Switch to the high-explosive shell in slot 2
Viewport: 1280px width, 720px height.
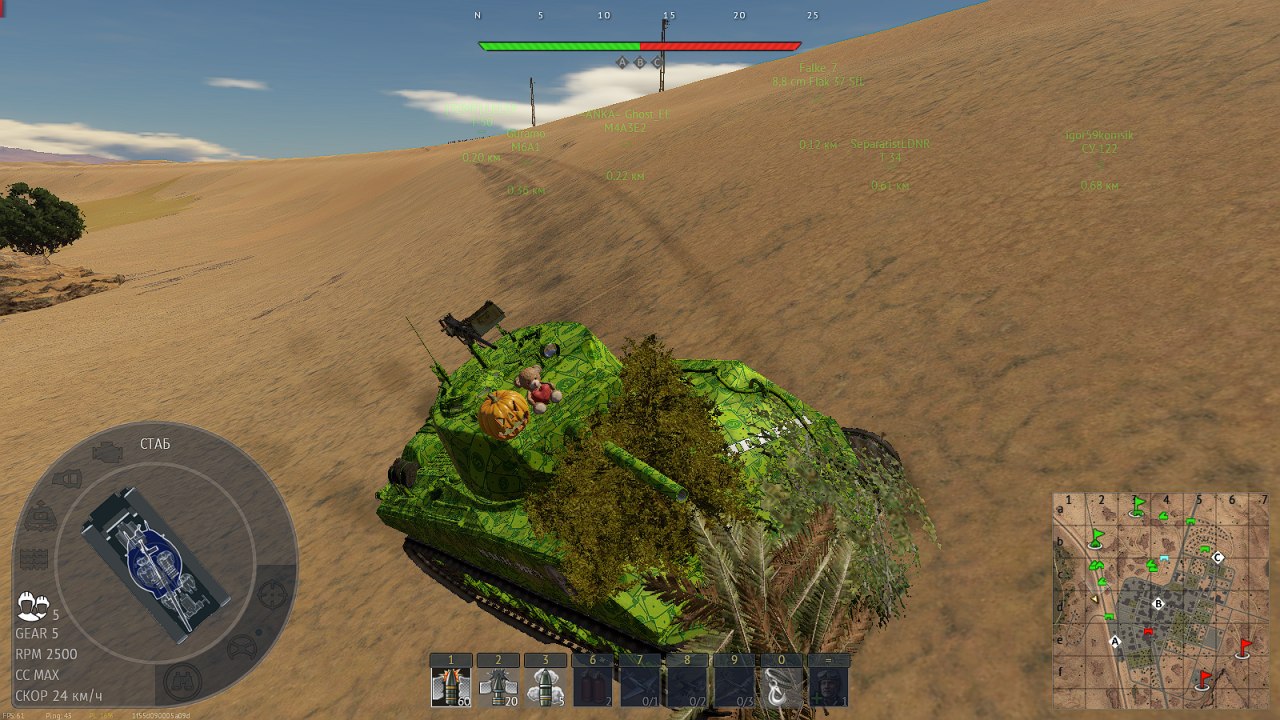coord(497,686)
